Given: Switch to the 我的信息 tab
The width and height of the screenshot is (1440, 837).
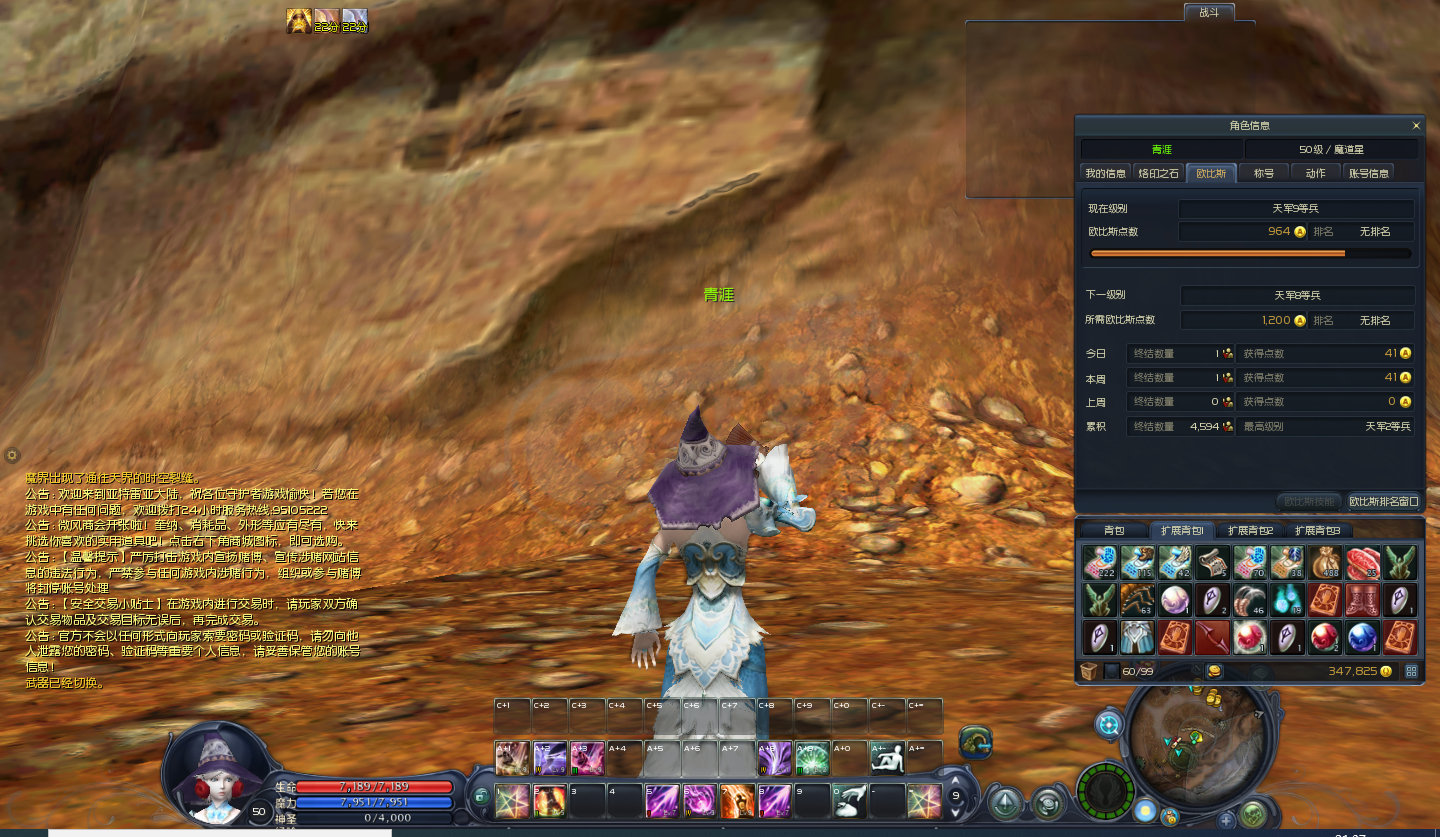Looking at the screenshot, I should click(1105, 173).
